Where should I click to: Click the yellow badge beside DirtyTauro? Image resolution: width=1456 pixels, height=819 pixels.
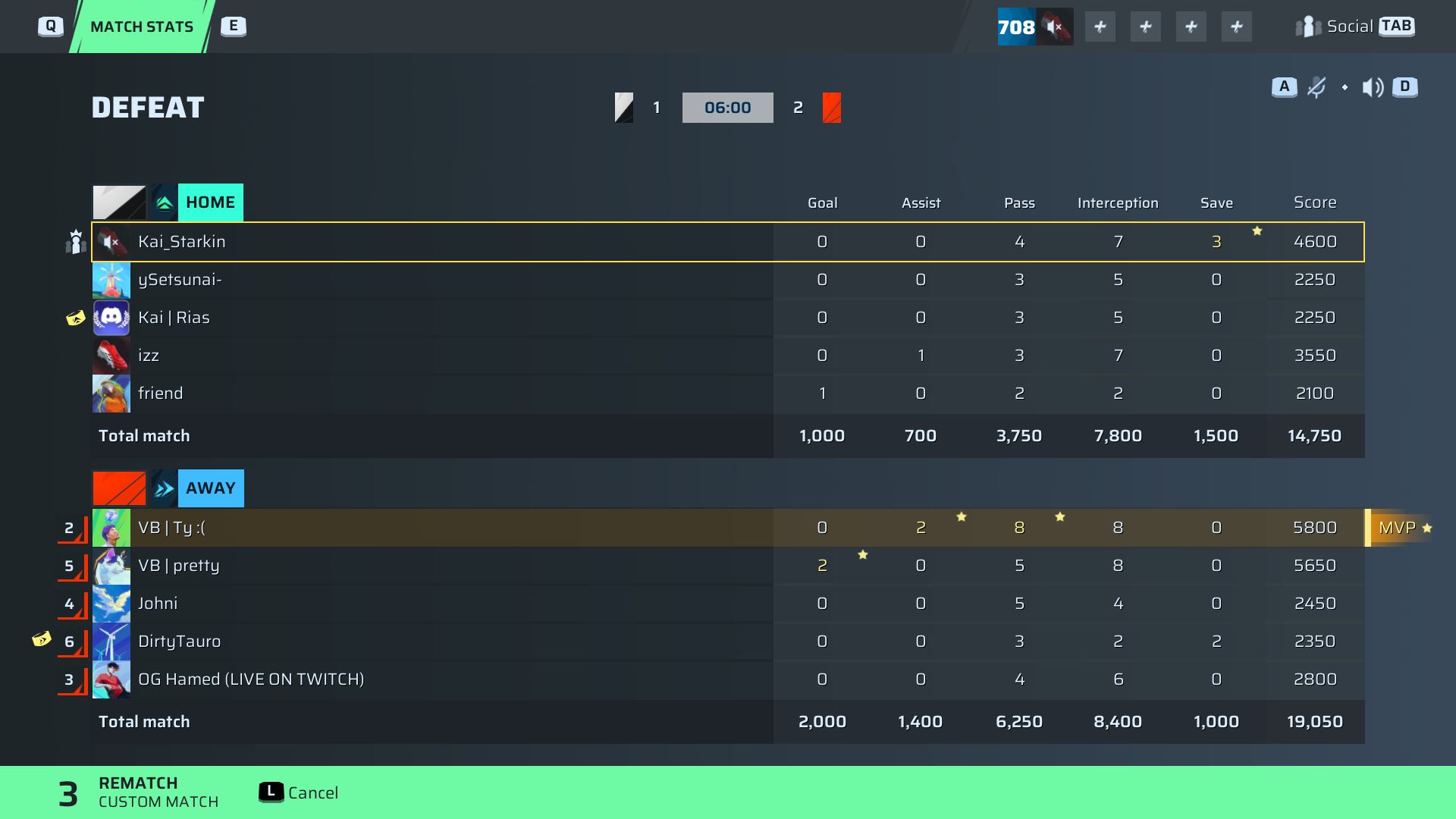(x=42, y=639)
